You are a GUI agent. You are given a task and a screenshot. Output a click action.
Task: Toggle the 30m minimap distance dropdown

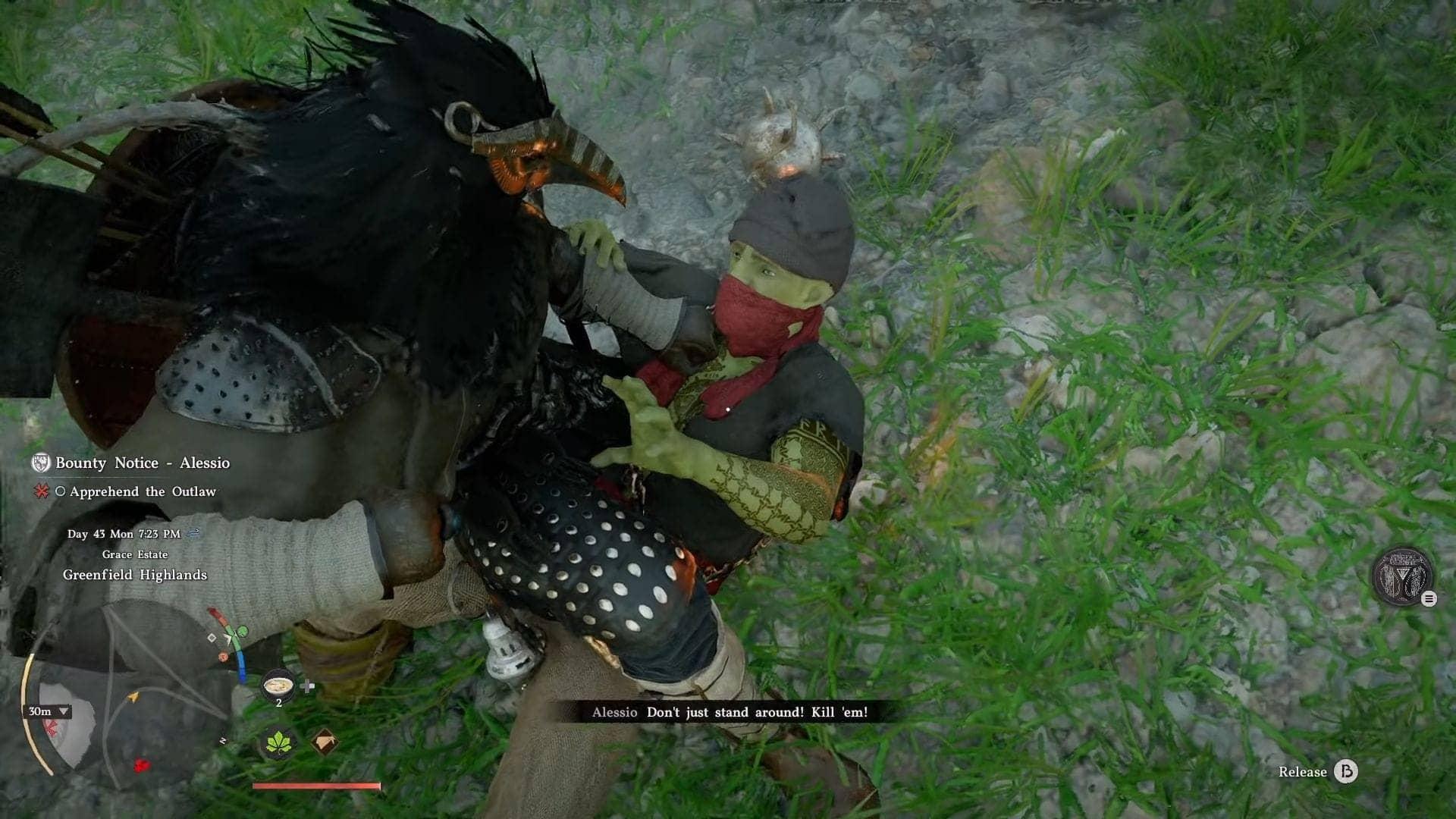[x=49, y=711]
